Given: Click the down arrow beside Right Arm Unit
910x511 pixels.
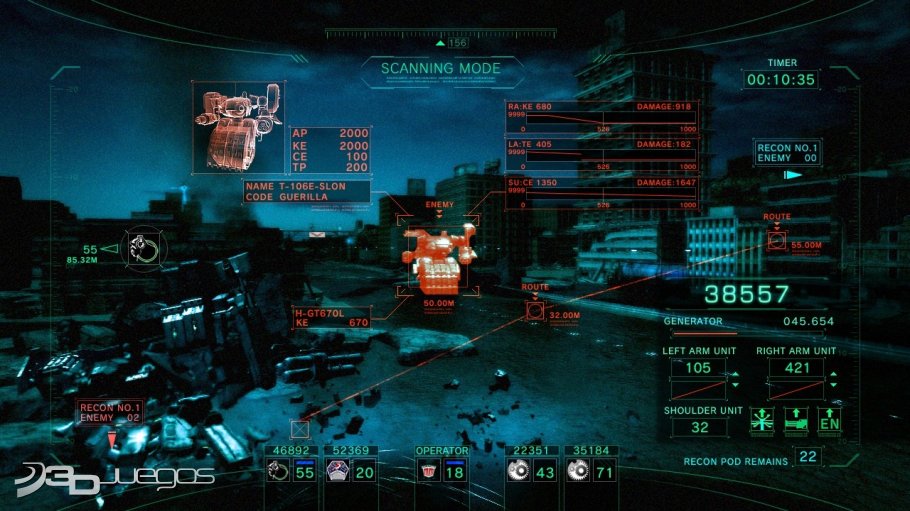Looking at the screenshot, I should (833, 385).
